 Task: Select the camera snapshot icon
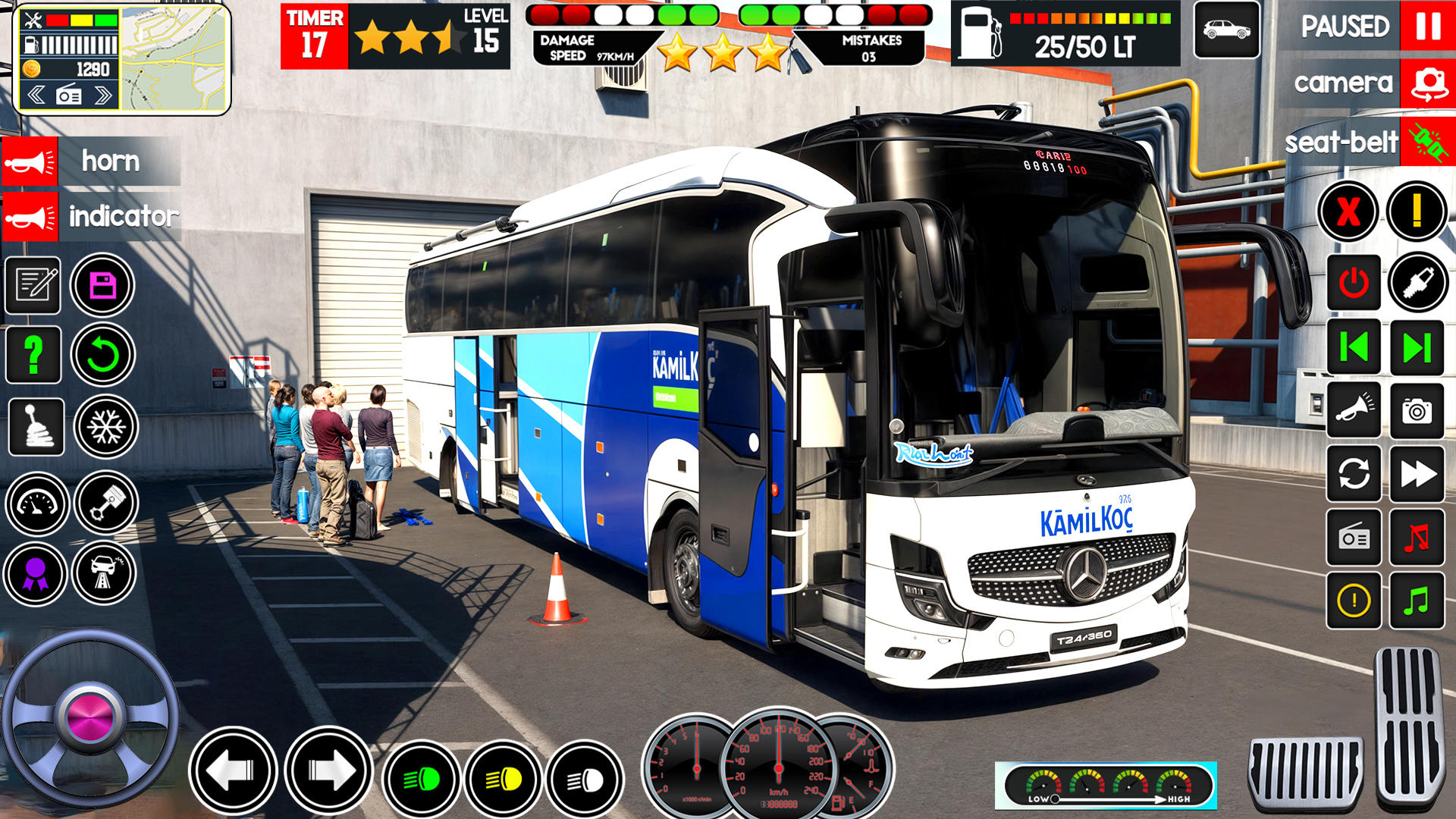coord(1417,411)
